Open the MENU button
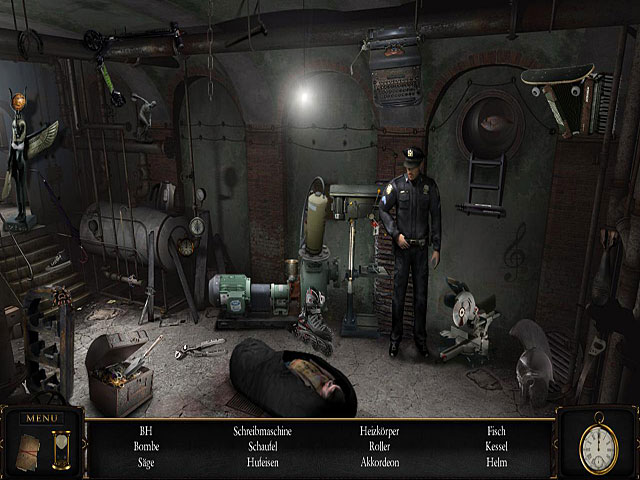This screenshot has height=480, width=640. (x=42, y=417)
